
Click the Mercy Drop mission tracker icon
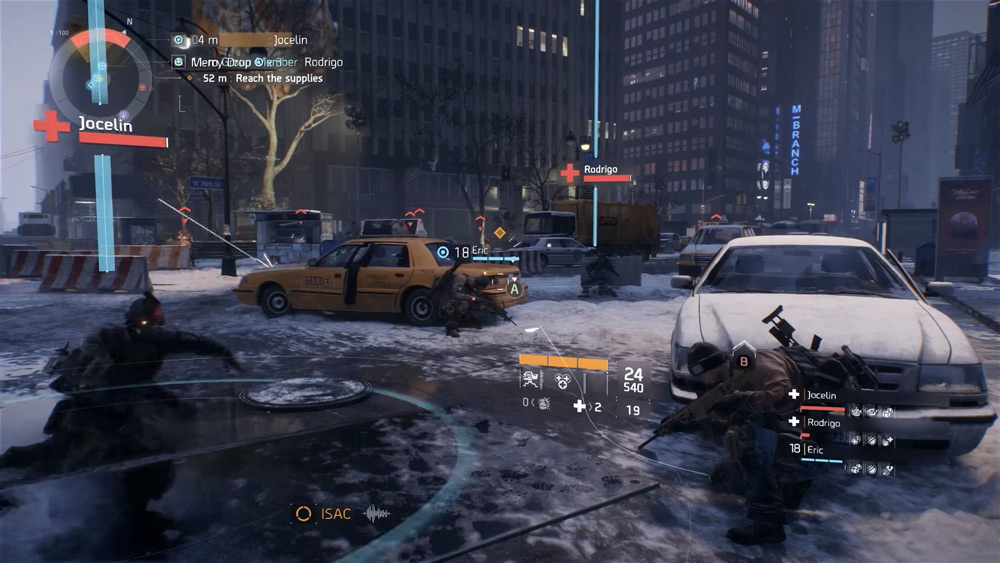click(179, 62)
